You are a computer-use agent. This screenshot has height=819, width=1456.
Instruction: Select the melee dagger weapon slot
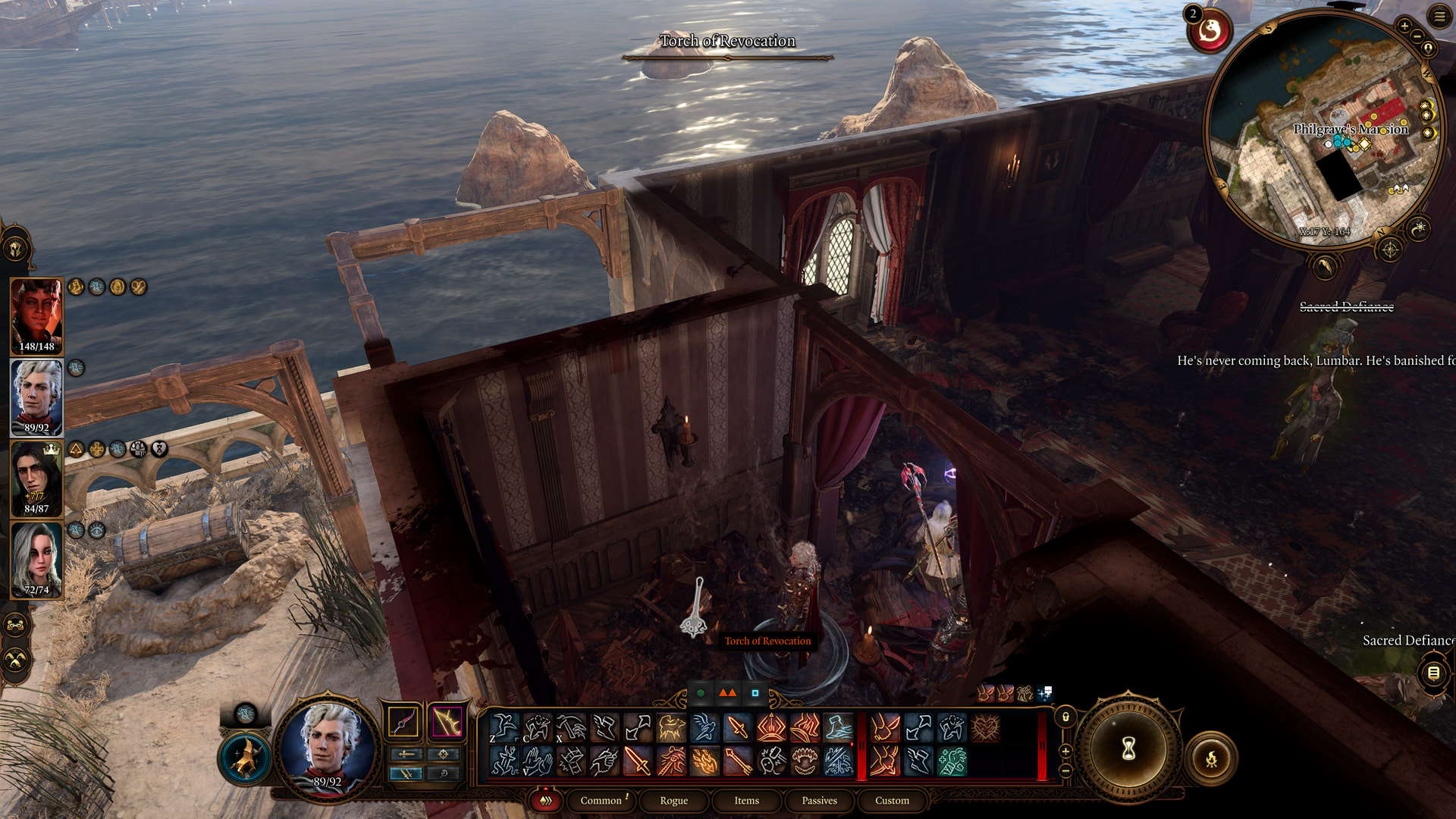pyautogui.click(x=403, y=721)
